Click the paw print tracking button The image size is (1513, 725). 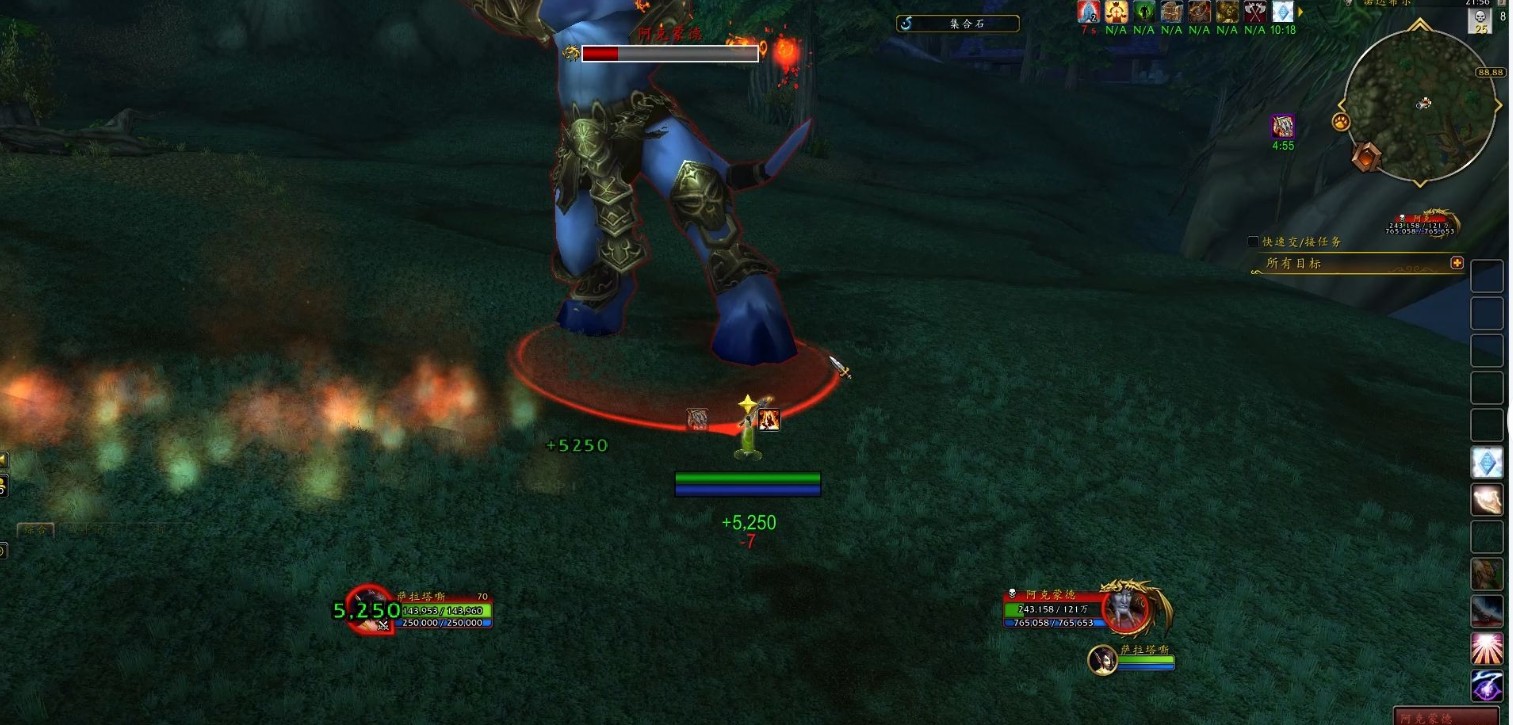(1341, 122)
